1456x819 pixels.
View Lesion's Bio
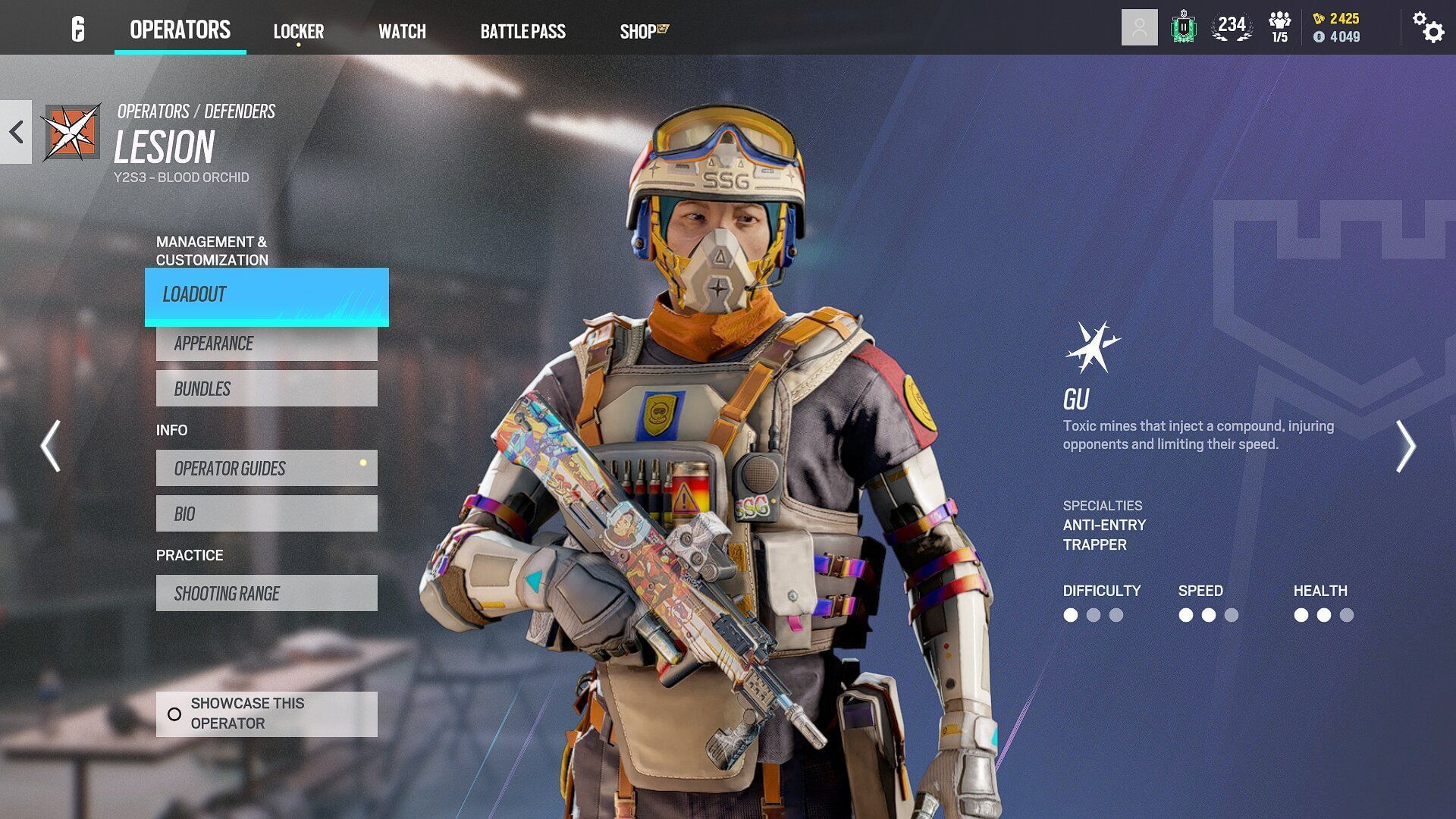point(266,513)
